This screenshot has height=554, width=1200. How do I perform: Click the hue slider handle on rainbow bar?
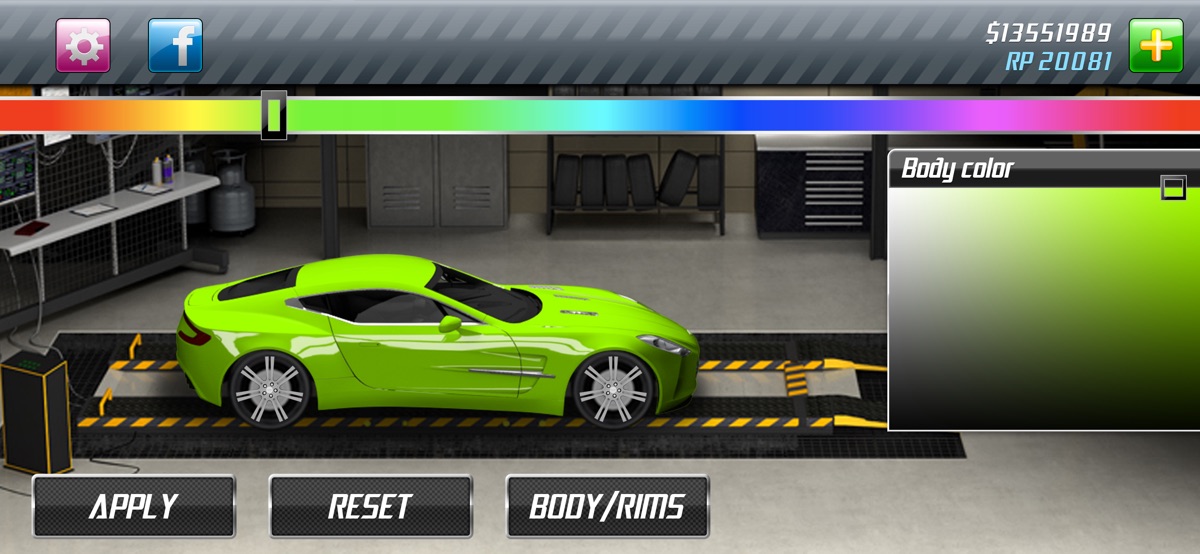274,115
